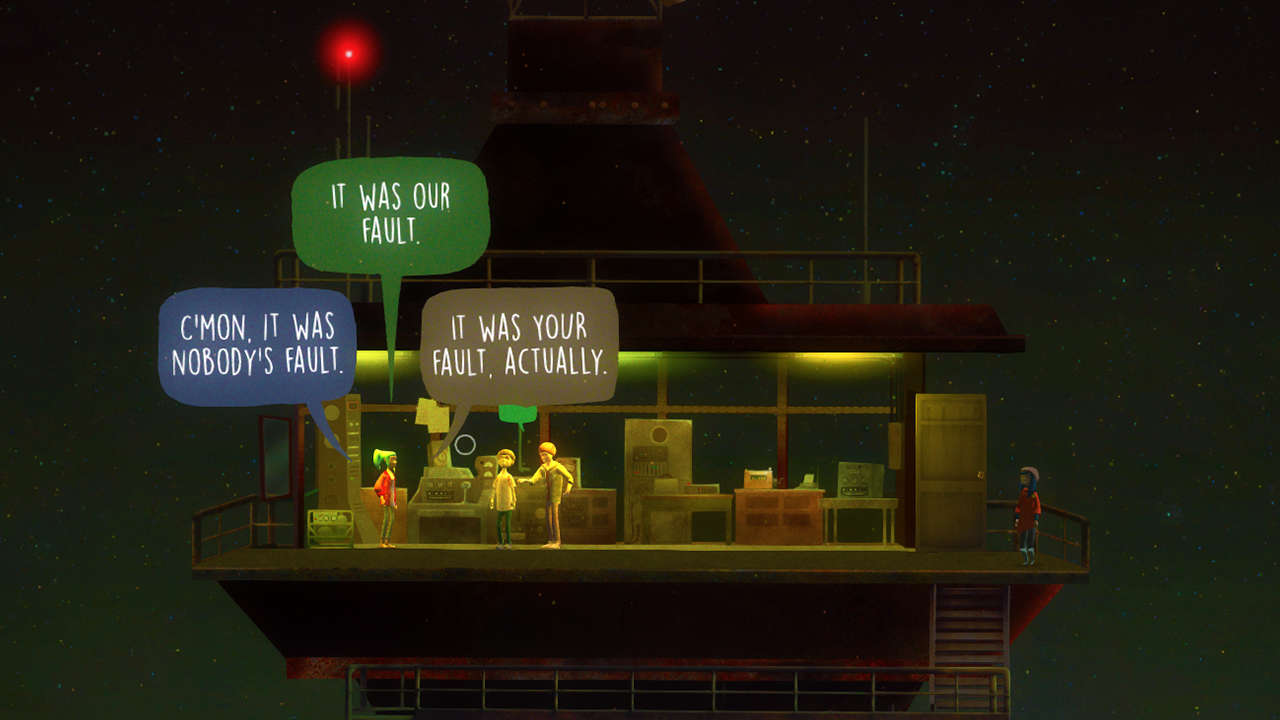This screenshot has height=720, width=1280.
Task: Choose "It was our fault." reply
Action: [391, 214]
